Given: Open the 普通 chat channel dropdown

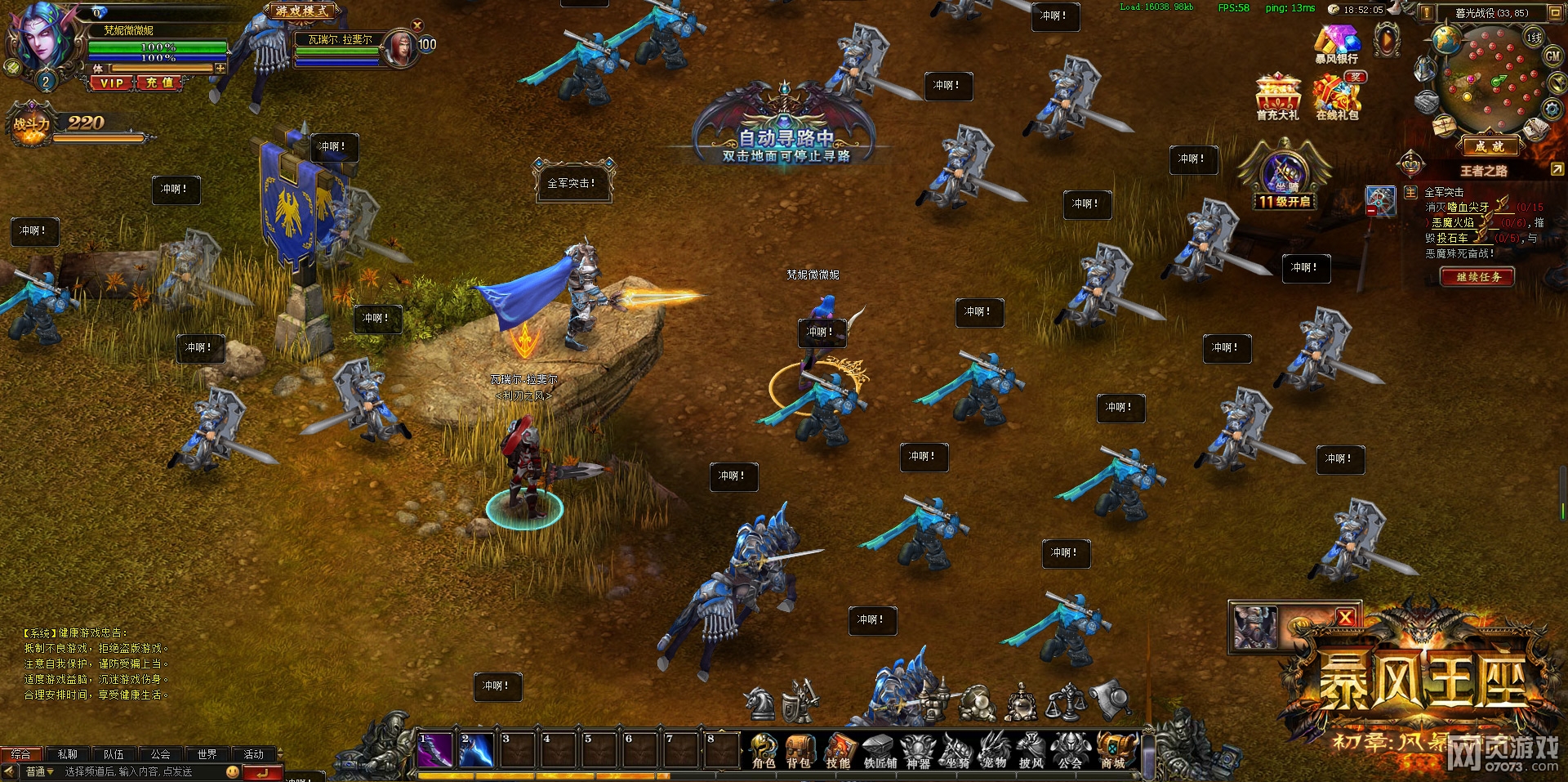Looking at the screenshot, I should (x=38, y=771).
